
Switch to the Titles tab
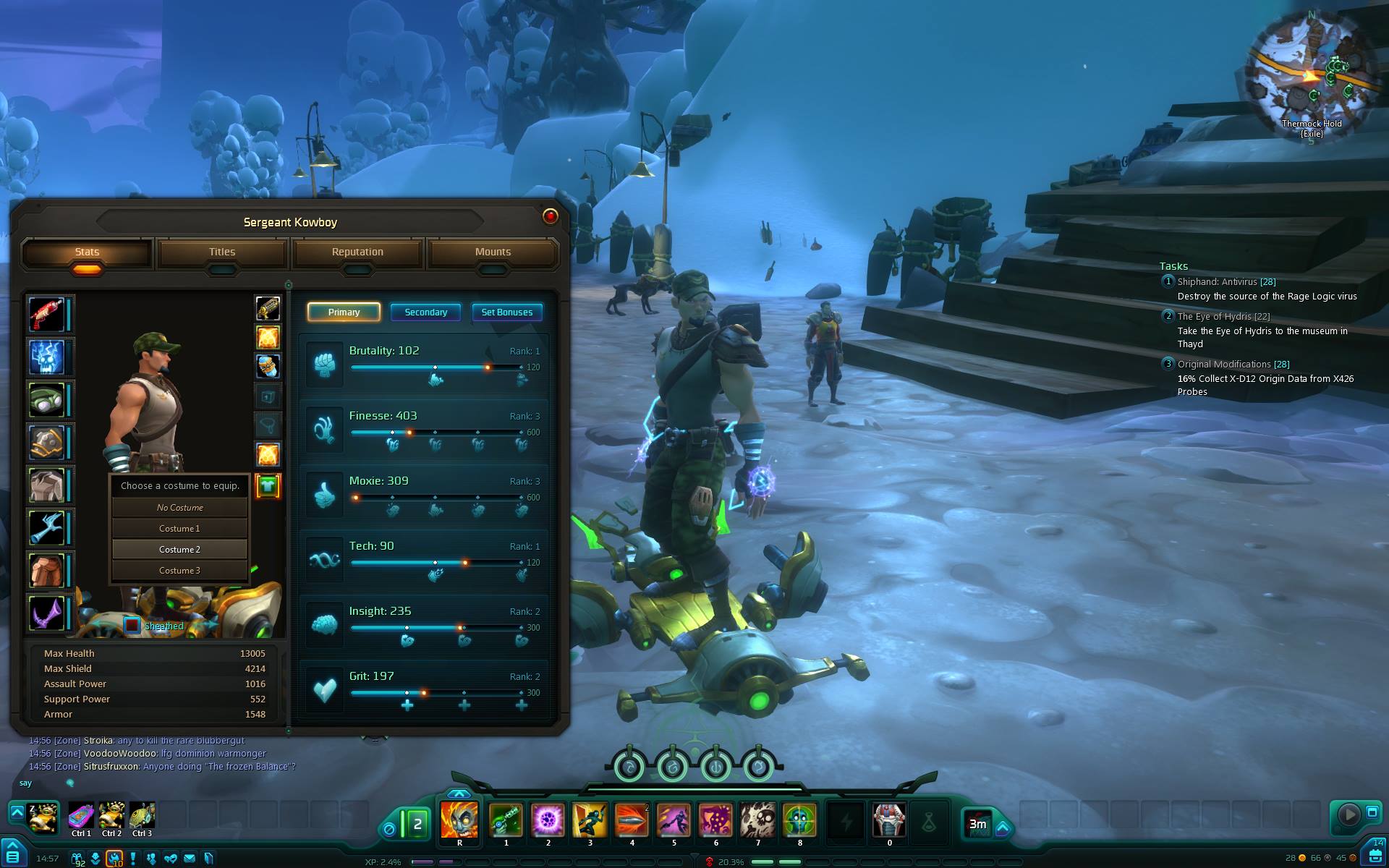[222, 252]
